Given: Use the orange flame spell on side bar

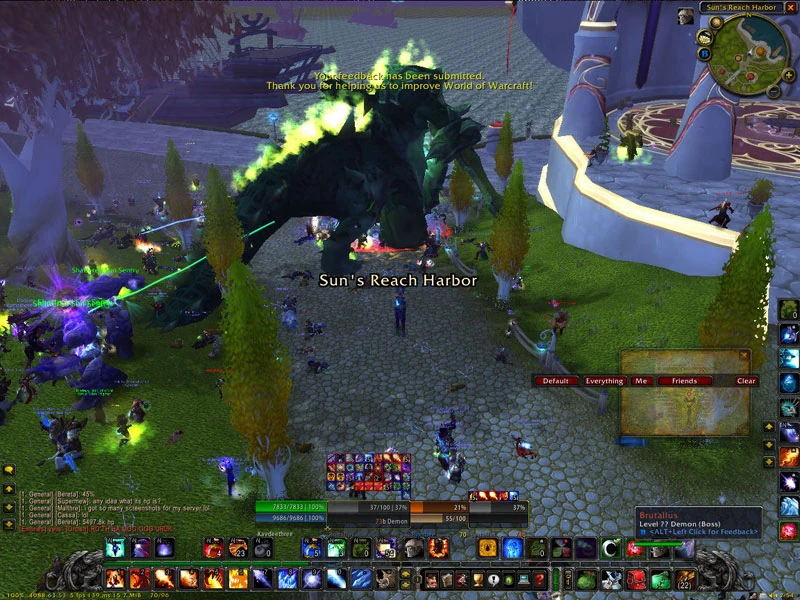Looking at the screenshot, I should pos(789,457).
